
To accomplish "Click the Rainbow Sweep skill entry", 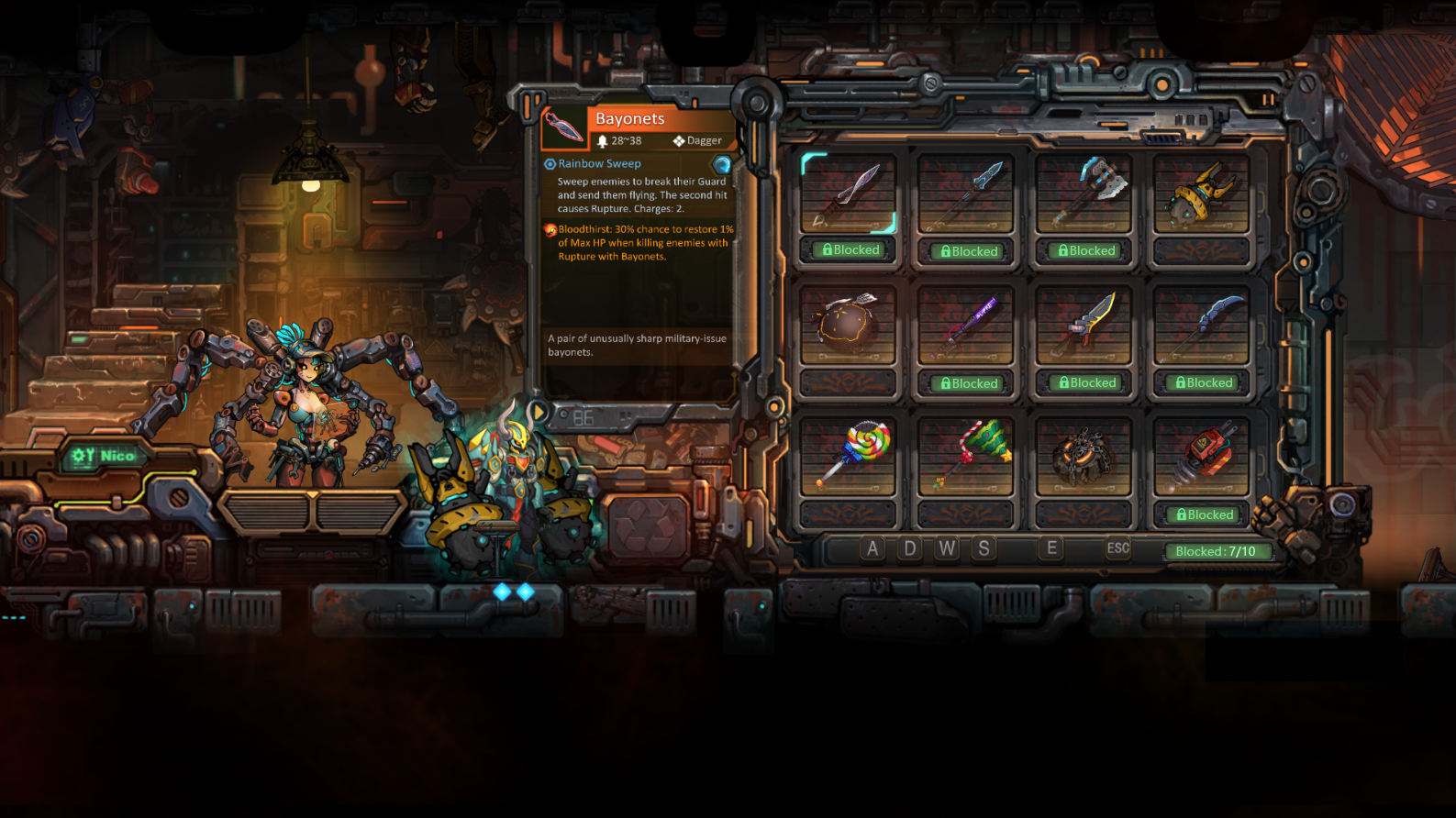I will point(599,163).
